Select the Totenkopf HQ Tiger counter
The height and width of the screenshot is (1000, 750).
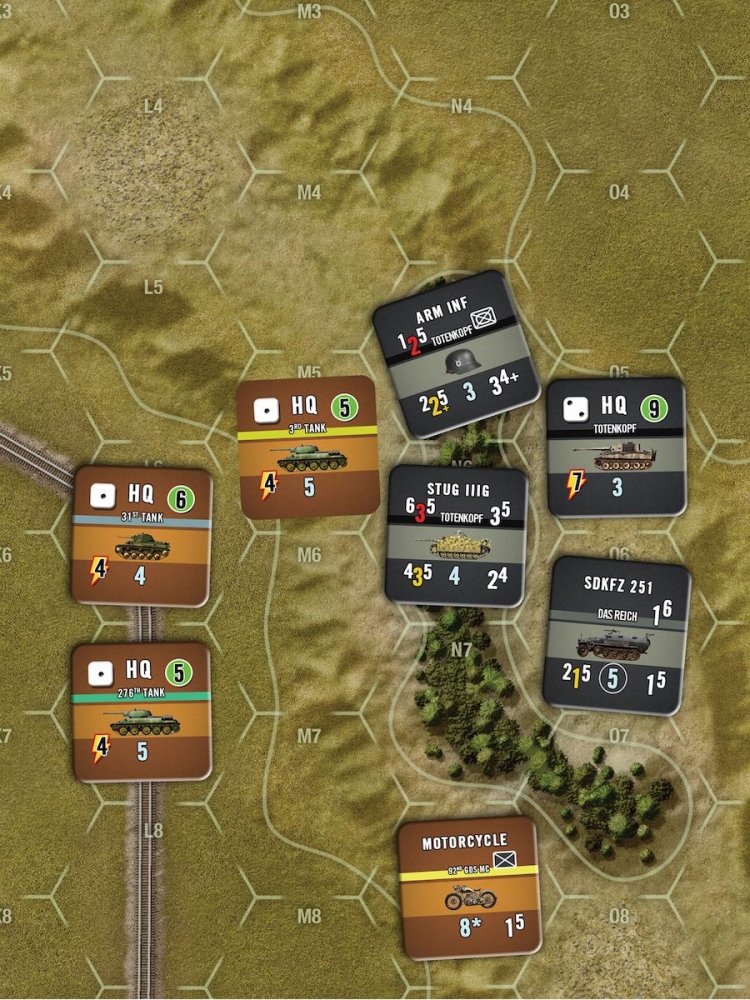(x=615, y=447)
